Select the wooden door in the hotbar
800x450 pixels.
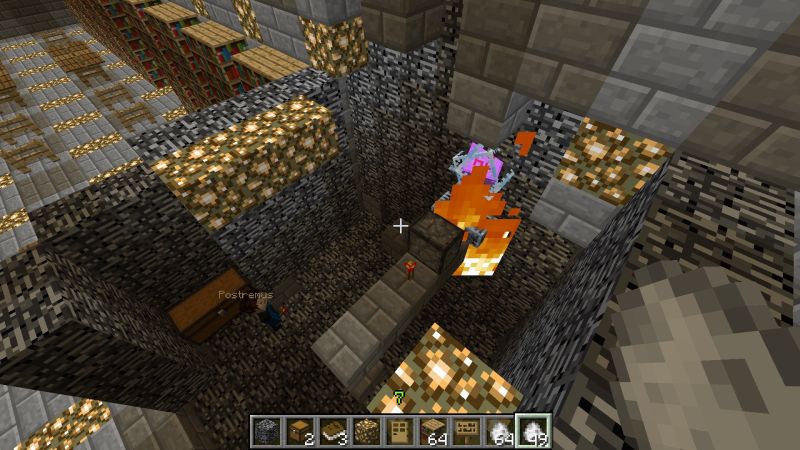399,430
